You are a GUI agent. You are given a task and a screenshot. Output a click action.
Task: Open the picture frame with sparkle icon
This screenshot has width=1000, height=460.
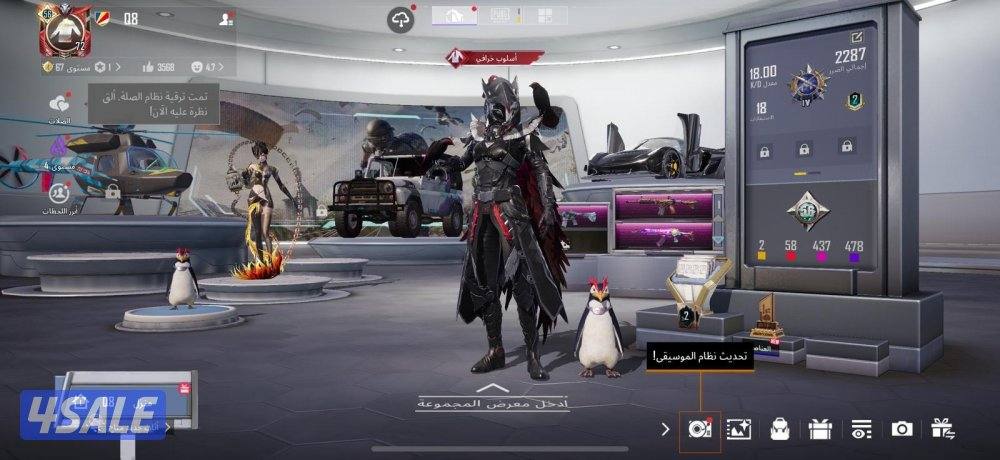click(739, 429)
